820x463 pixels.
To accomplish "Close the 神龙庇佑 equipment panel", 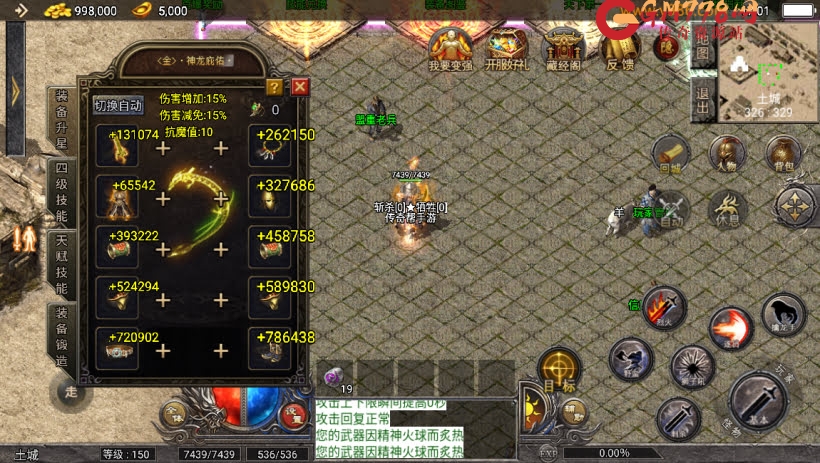I will pyautogui.click(x=299, y=86).
